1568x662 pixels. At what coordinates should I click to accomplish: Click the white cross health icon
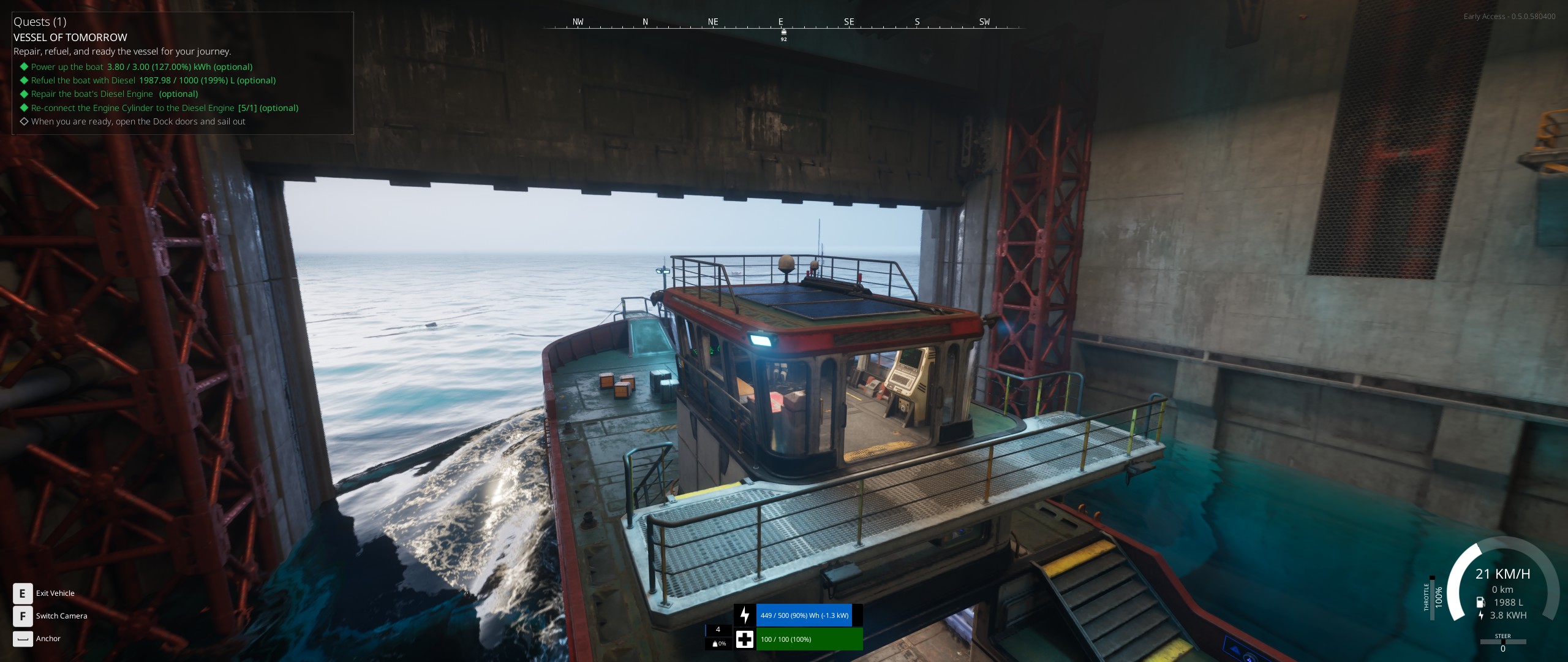(x=745, y=639)
